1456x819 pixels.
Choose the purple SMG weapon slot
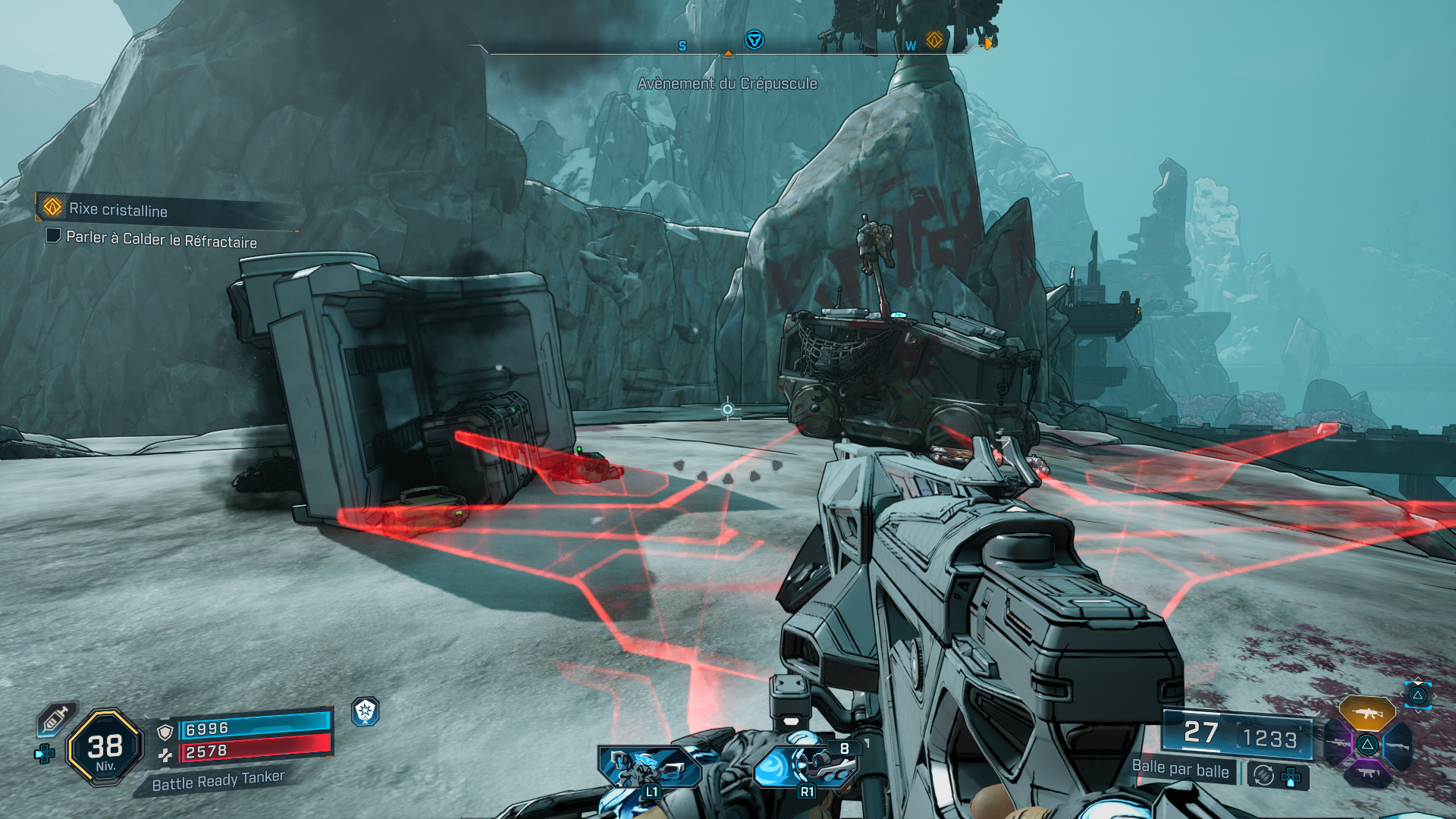coord(1367,773)
